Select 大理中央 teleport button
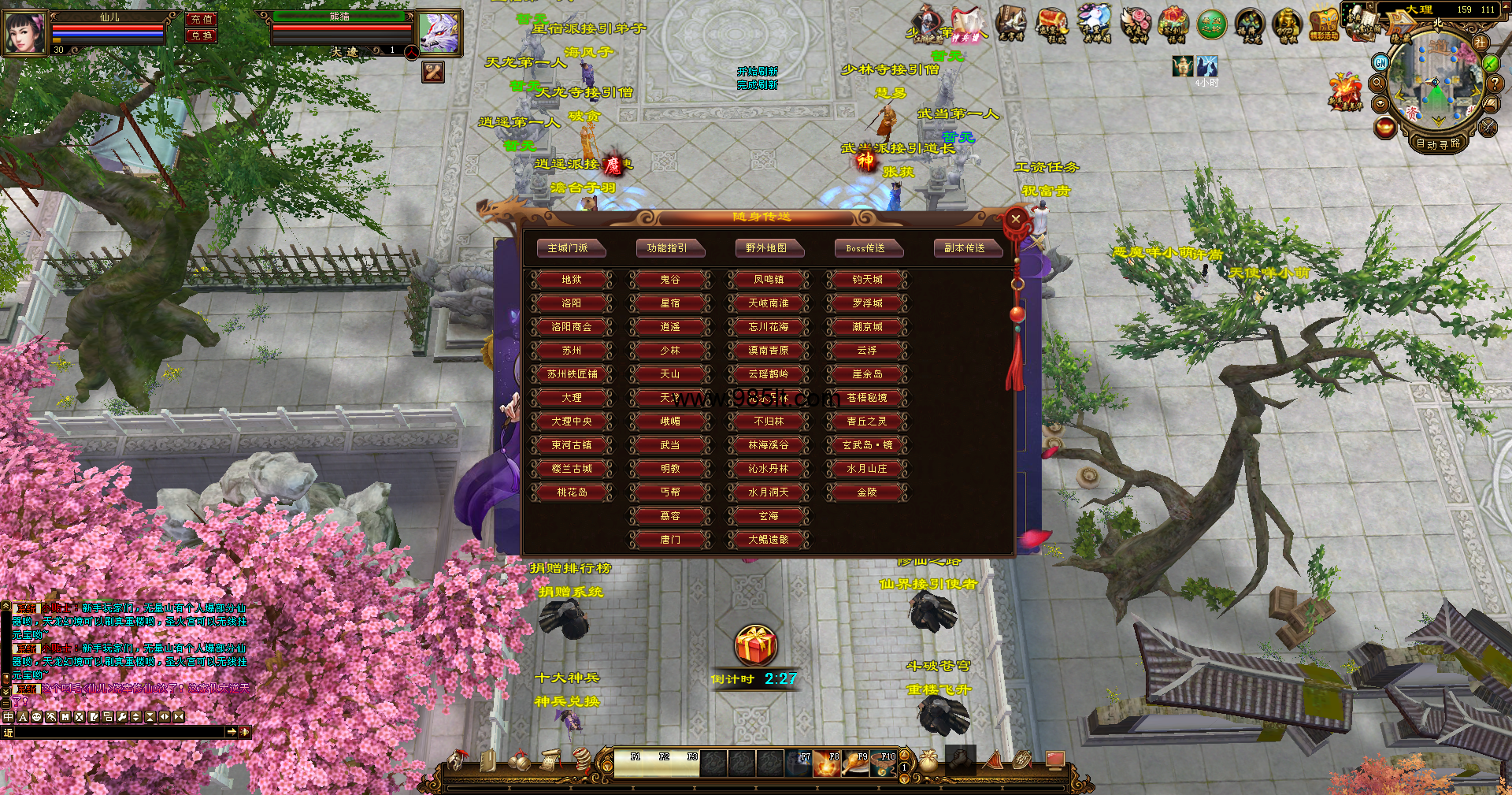This screenshot has height=795, width=1512. point(572,422)
